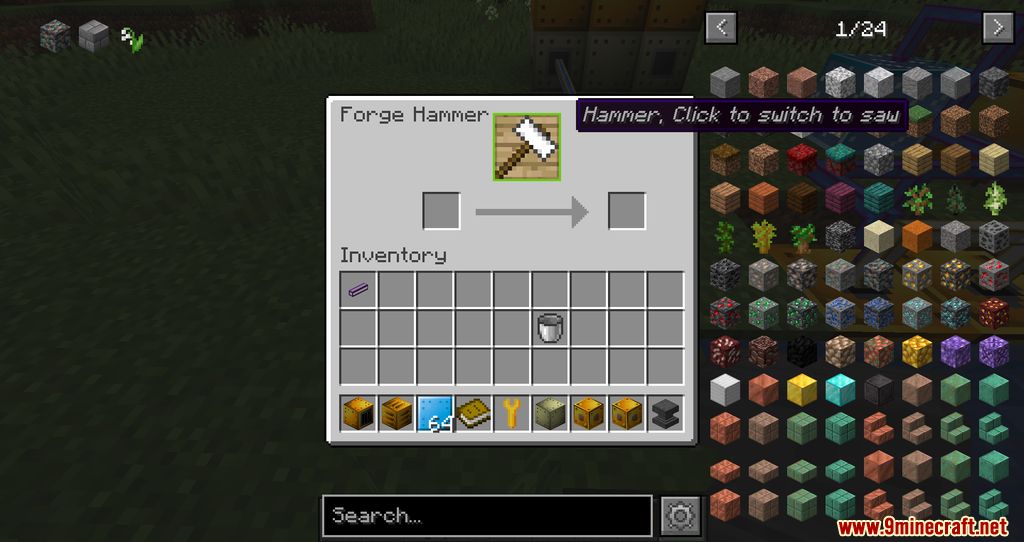Select the orange terracotta block in the item list
Image resolution: width=1024 pixels, height=542 pixels.
(x=917, y=235)
